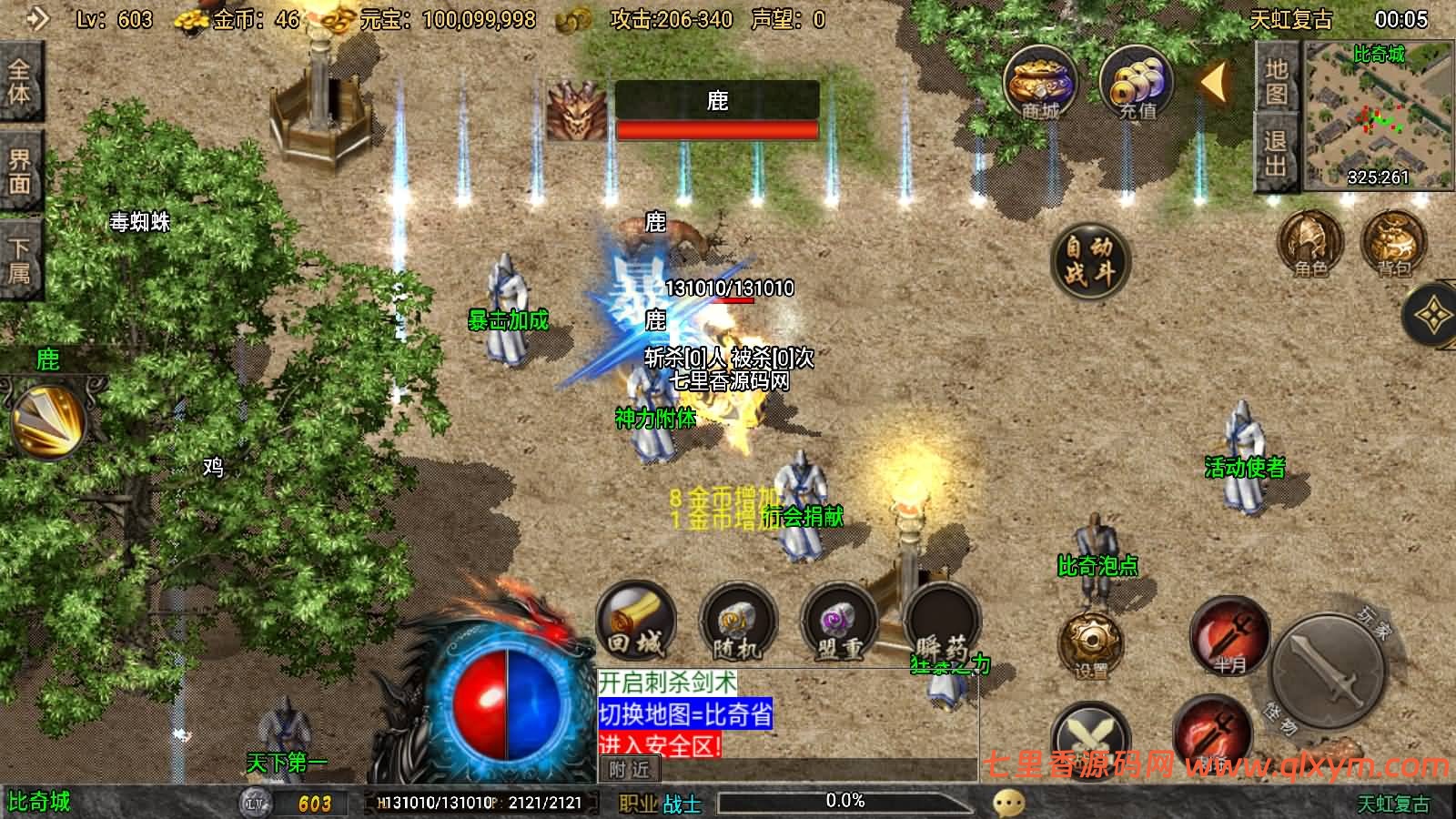
Task: Open the 地图 map button
Action: point(1276,80)
